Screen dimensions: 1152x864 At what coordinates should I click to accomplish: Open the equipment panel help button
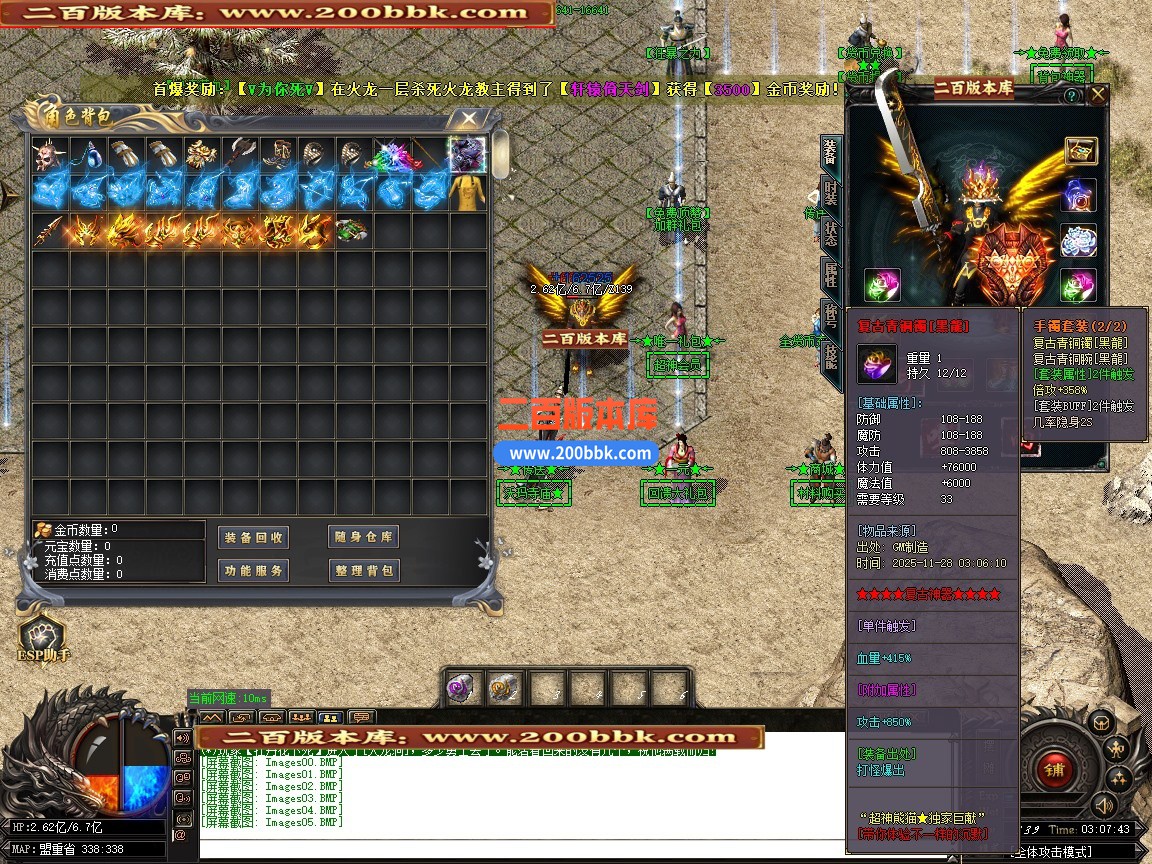[1072, 96]
